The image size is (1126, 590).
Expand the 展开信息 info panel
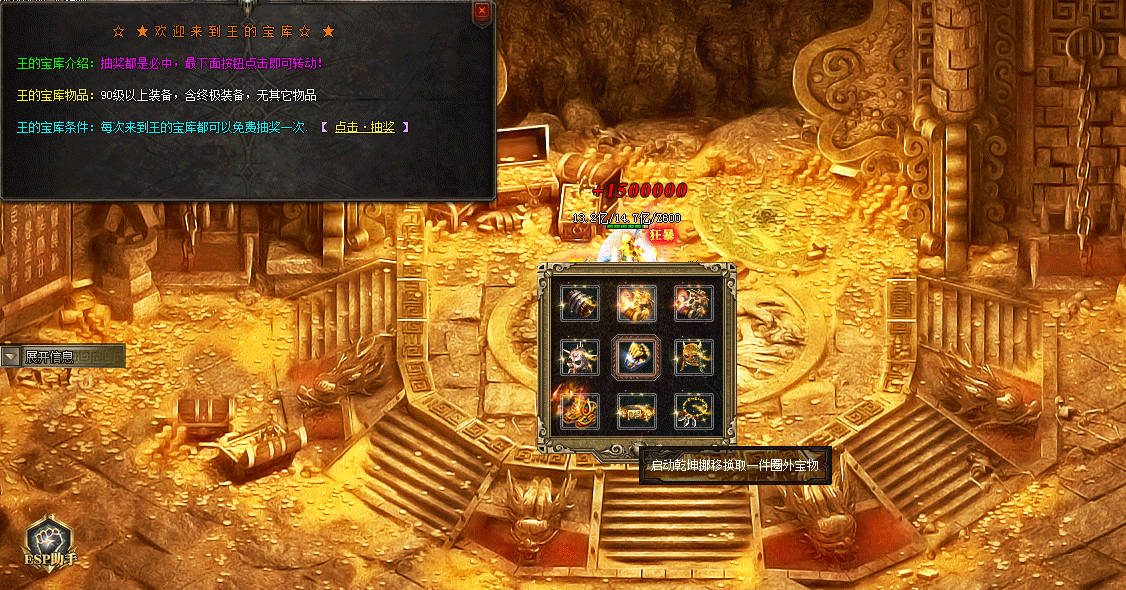click(11, 356)
